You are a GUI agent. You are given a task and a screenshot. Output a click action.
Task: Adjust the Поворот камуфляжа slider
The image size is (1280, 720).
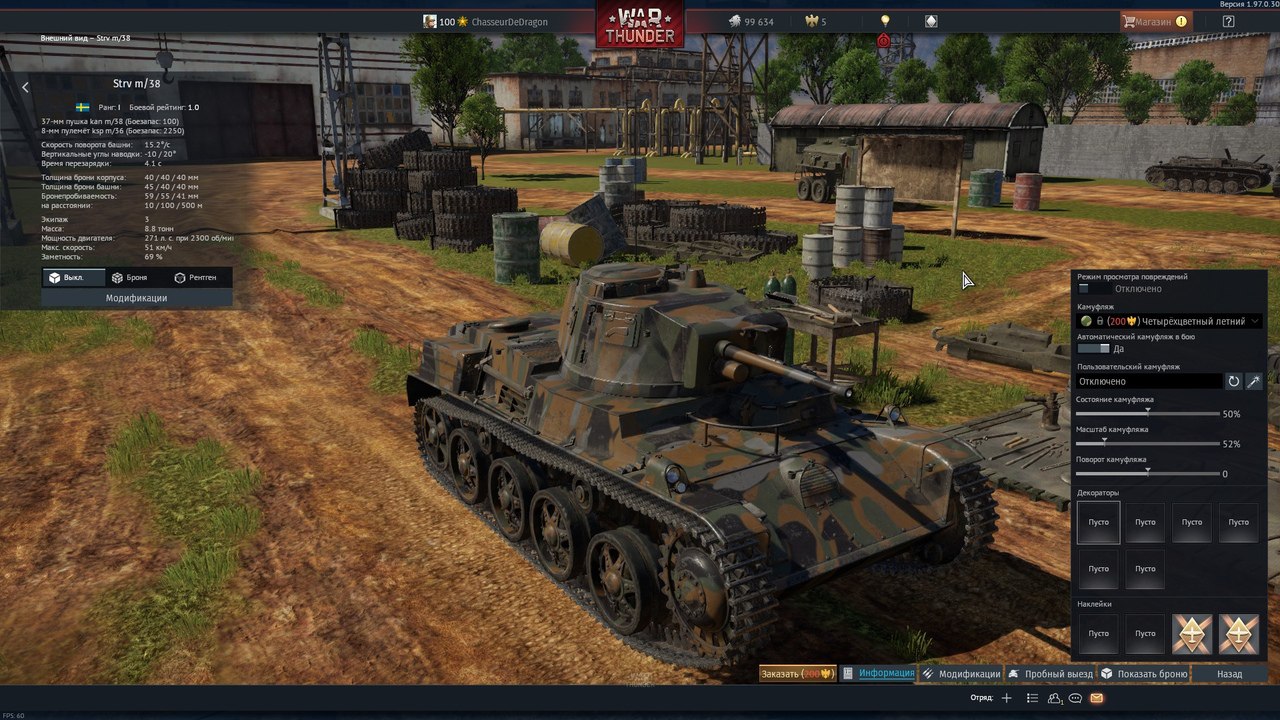[1147, 473]
